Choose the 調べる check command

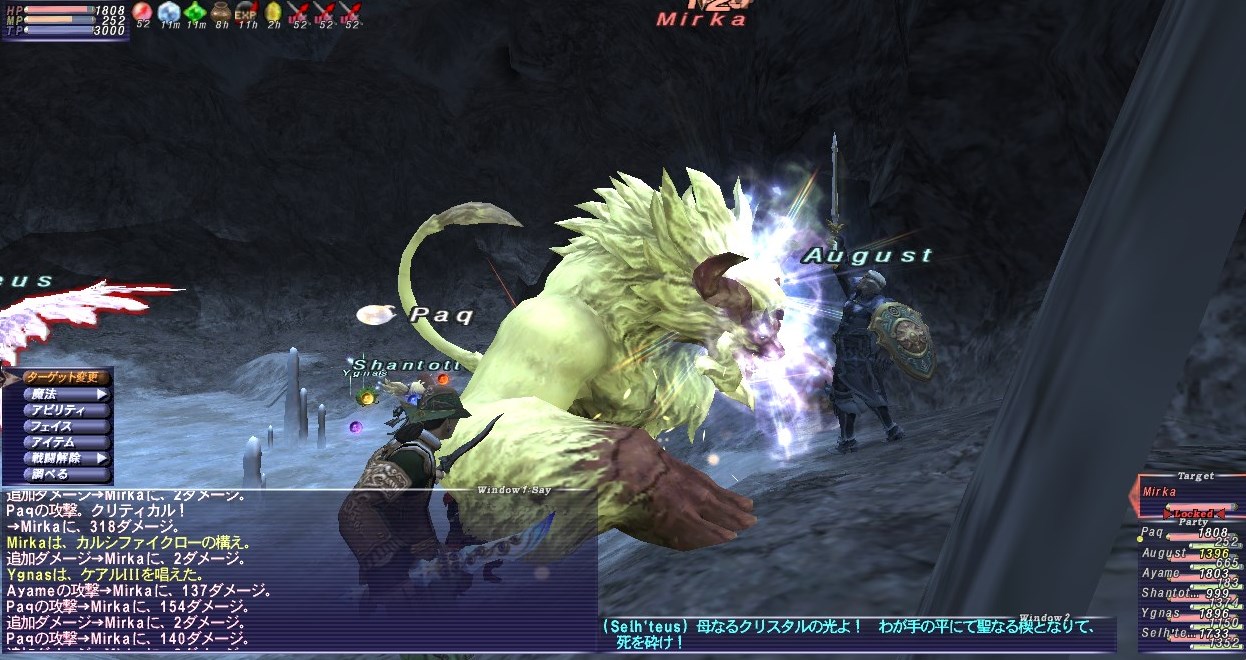coord(66,474)
